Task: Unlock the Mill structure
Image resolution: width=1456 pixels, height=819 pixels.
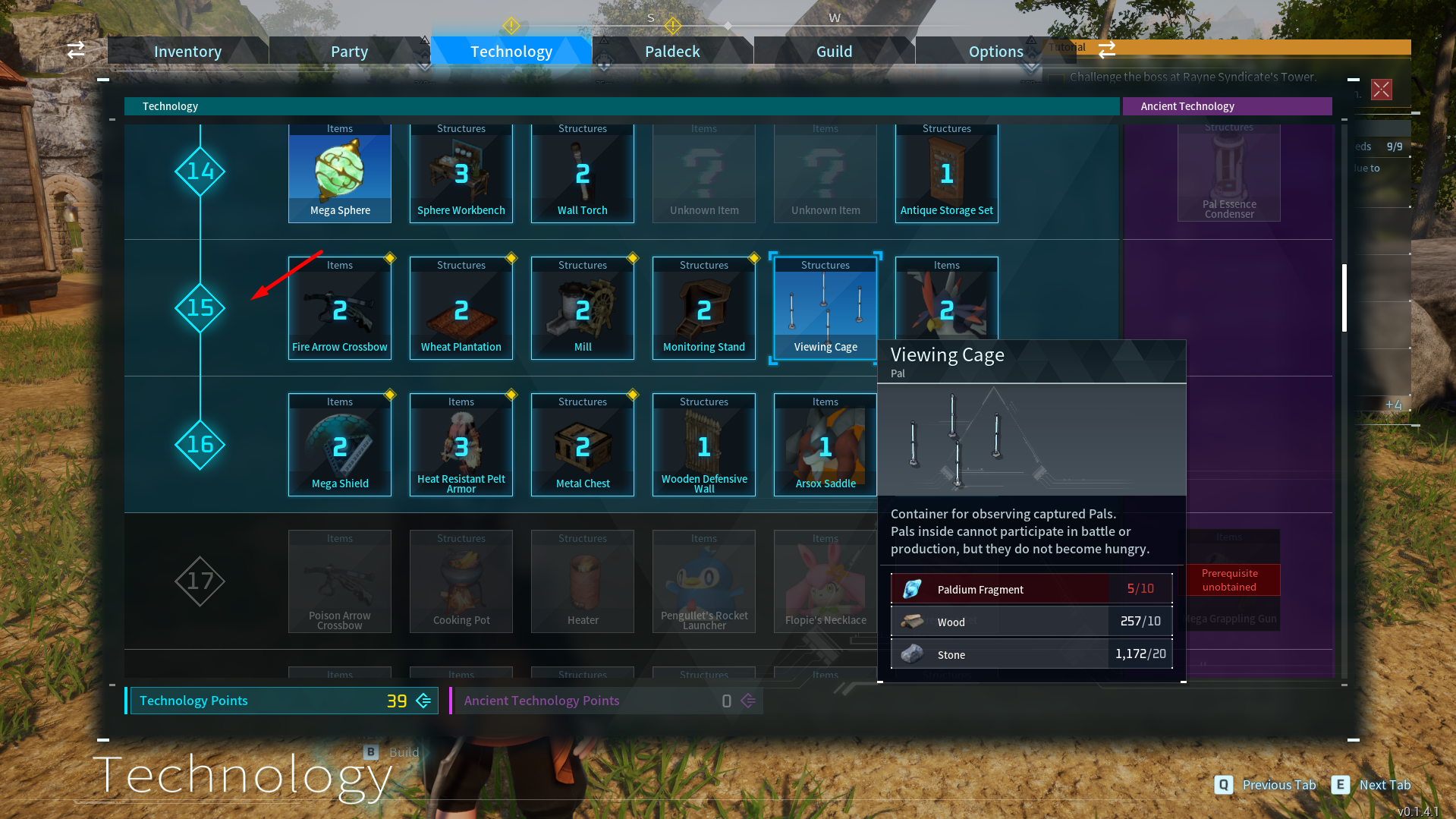Action: 583,308
